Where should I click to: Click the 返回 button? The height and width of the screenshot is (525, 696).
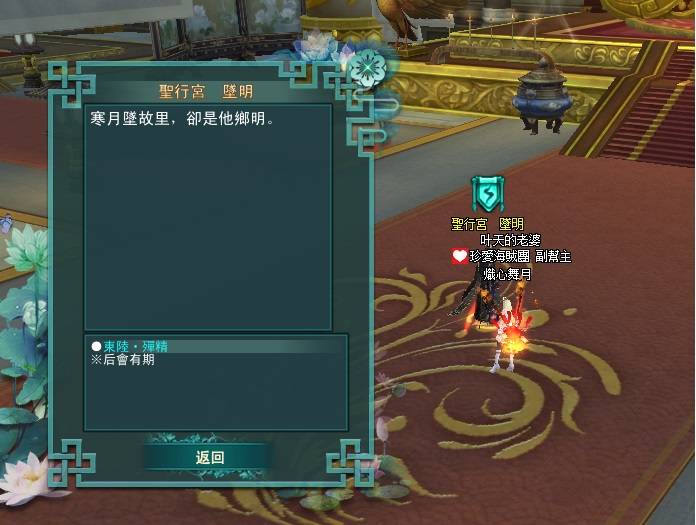click(209, 457)
